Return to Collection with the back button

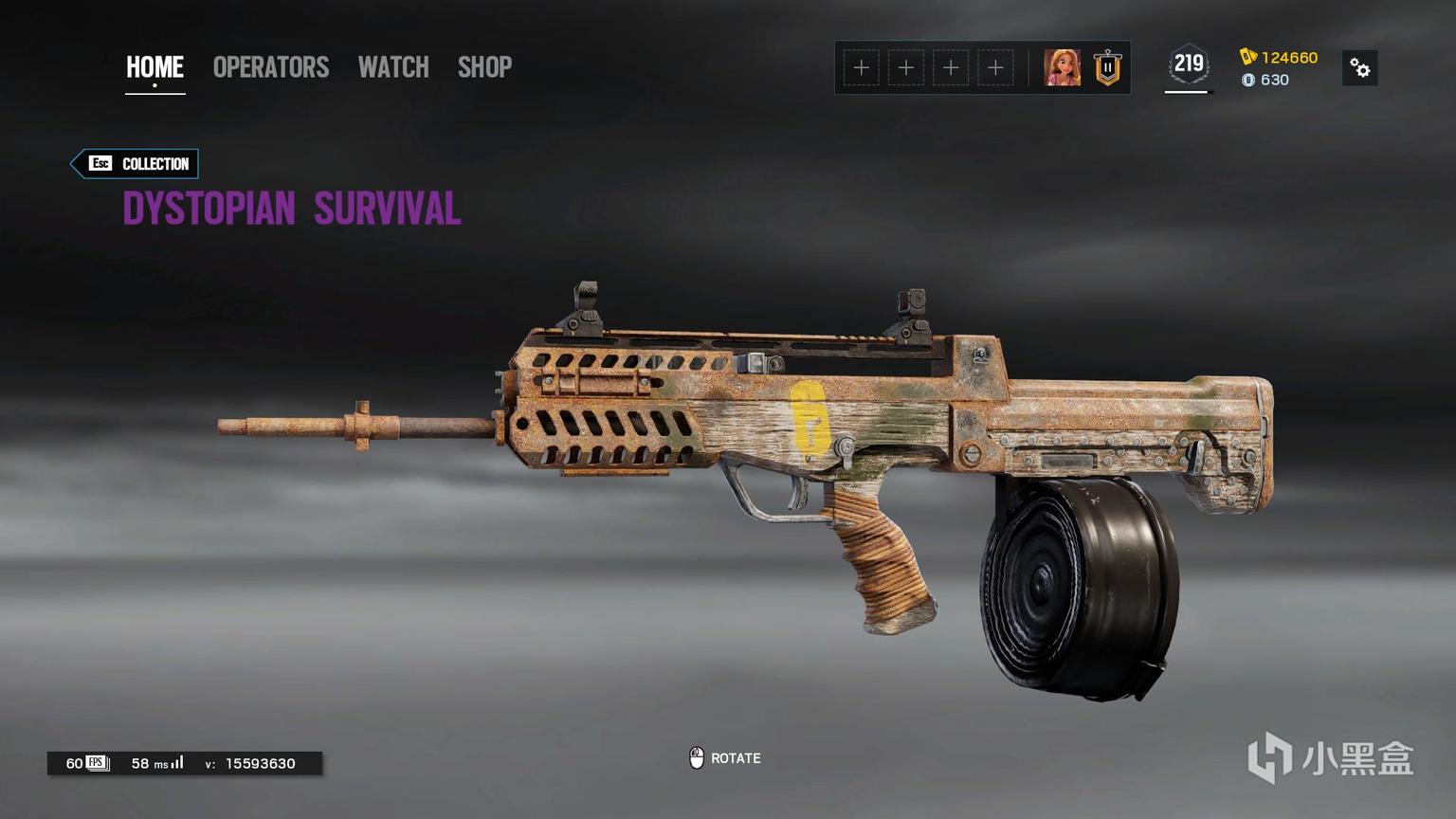tap(136, 164)
